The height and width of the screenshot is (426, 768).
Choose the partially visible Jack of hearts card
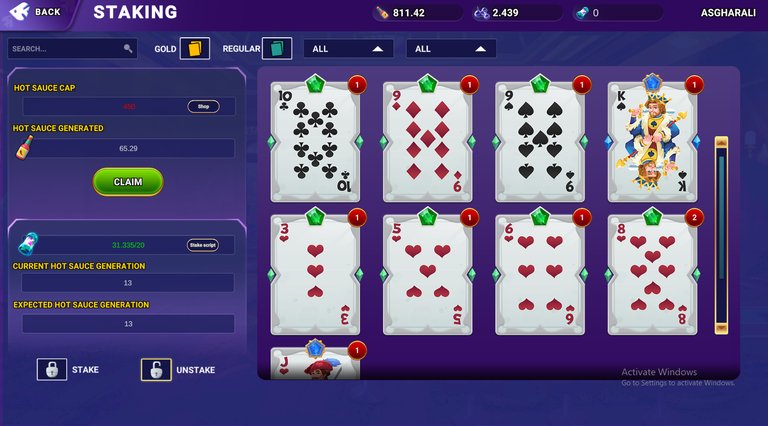pos(315,362)
